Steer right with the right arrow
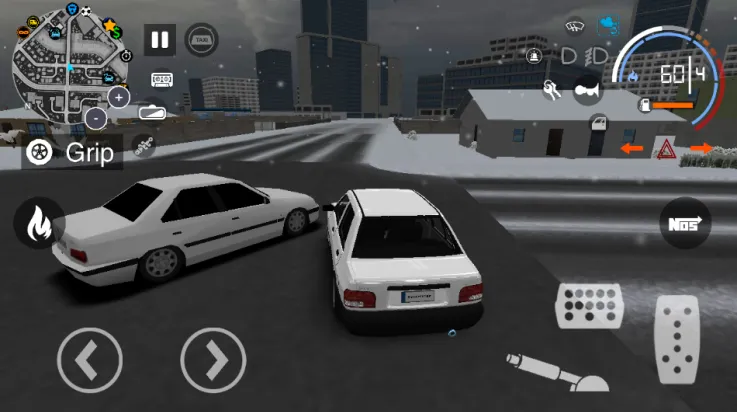737x412 pixels. point(213,358)
